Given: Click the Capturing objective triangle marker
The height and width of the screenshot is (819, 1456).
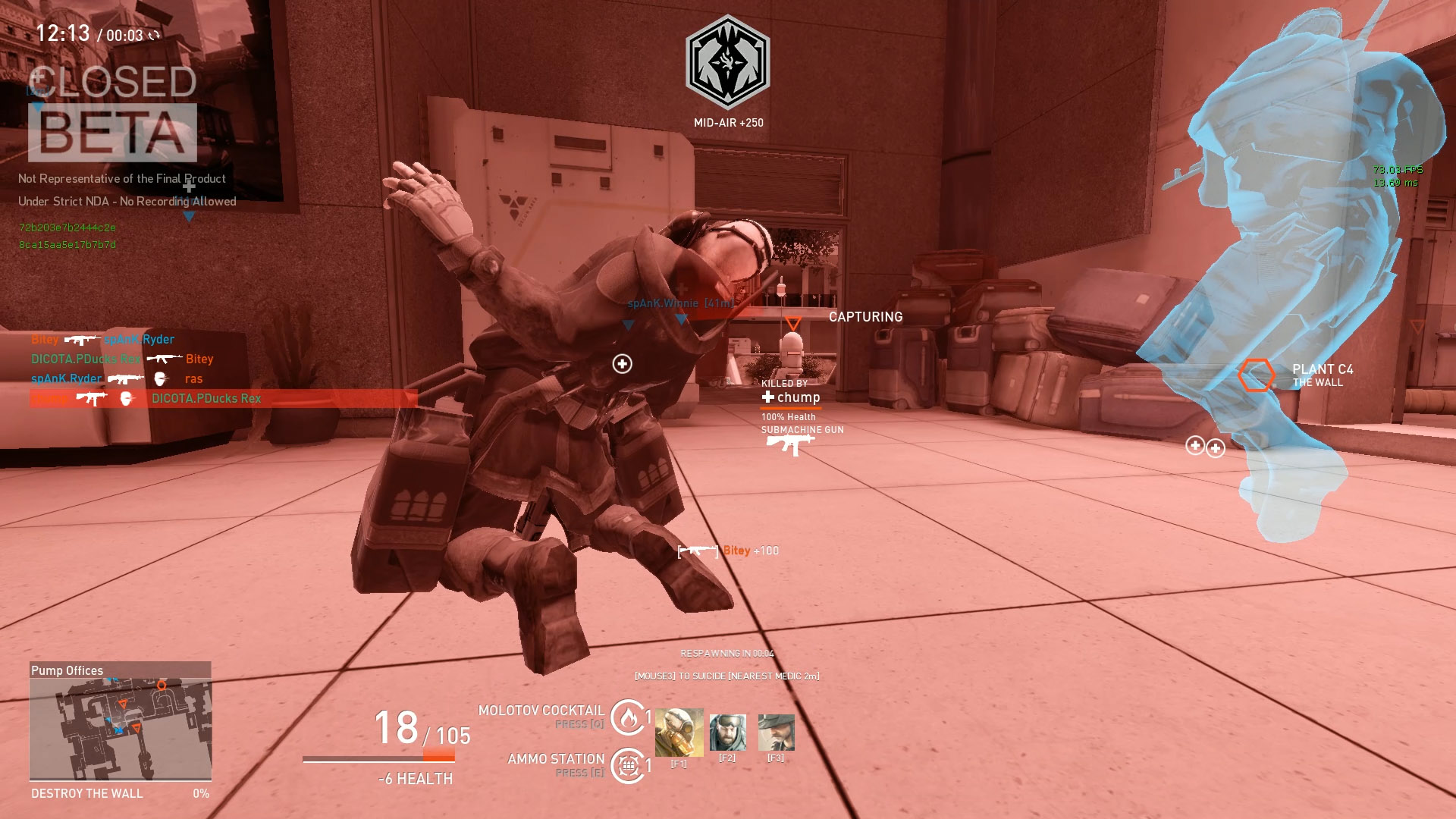Looking at the screenshot, I should [793, 324].
